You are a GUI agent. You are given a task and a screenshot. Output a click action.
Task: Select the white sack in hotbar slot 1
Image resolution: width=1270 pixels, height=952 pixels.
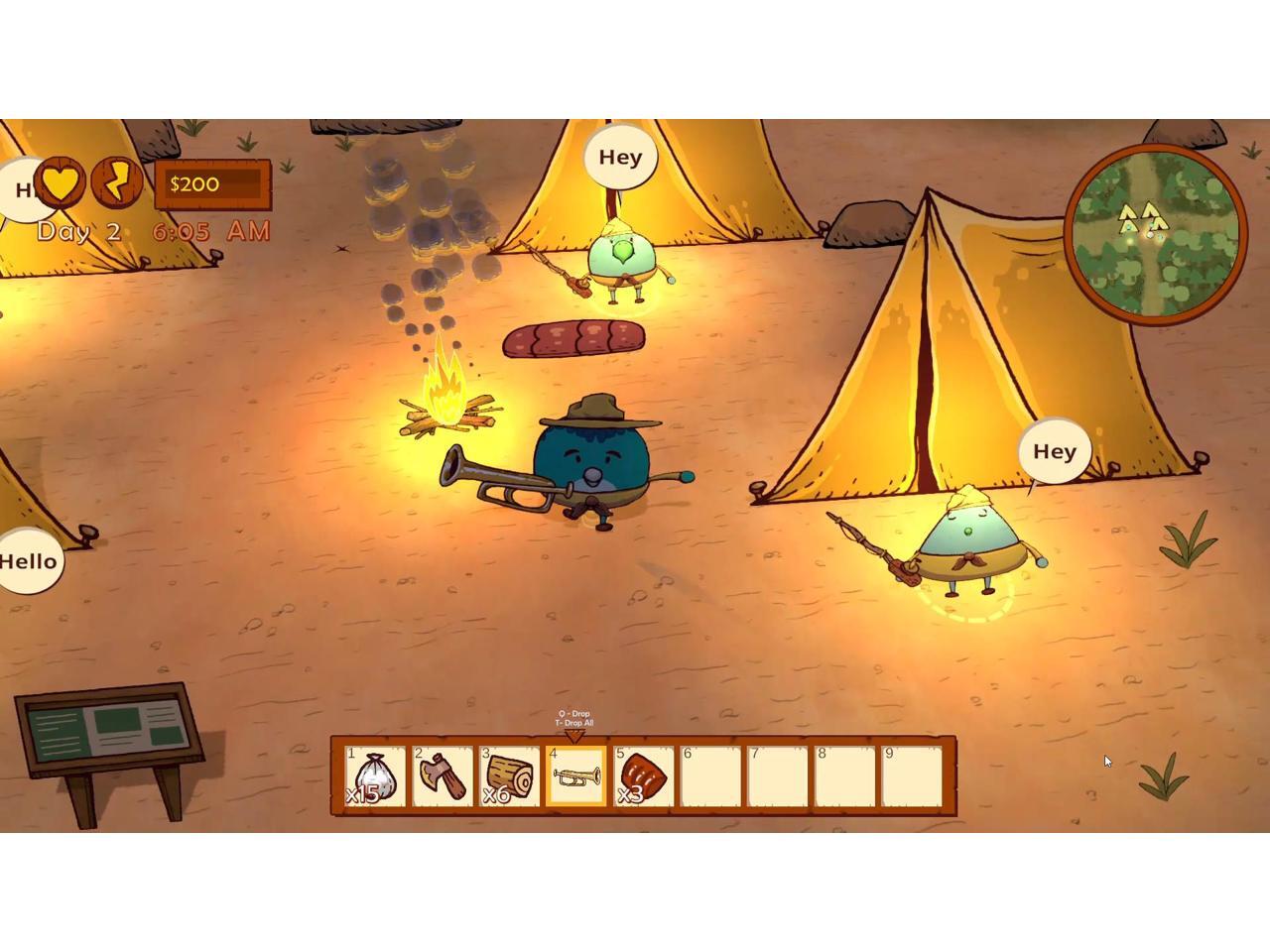pos(375,775)
